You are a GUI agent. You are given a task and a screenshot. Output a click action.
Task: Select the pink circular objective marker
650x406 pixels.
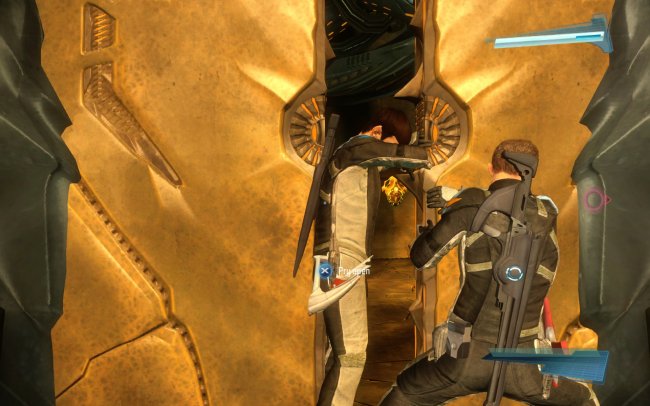pyautogui.click(x=594, y=200)
